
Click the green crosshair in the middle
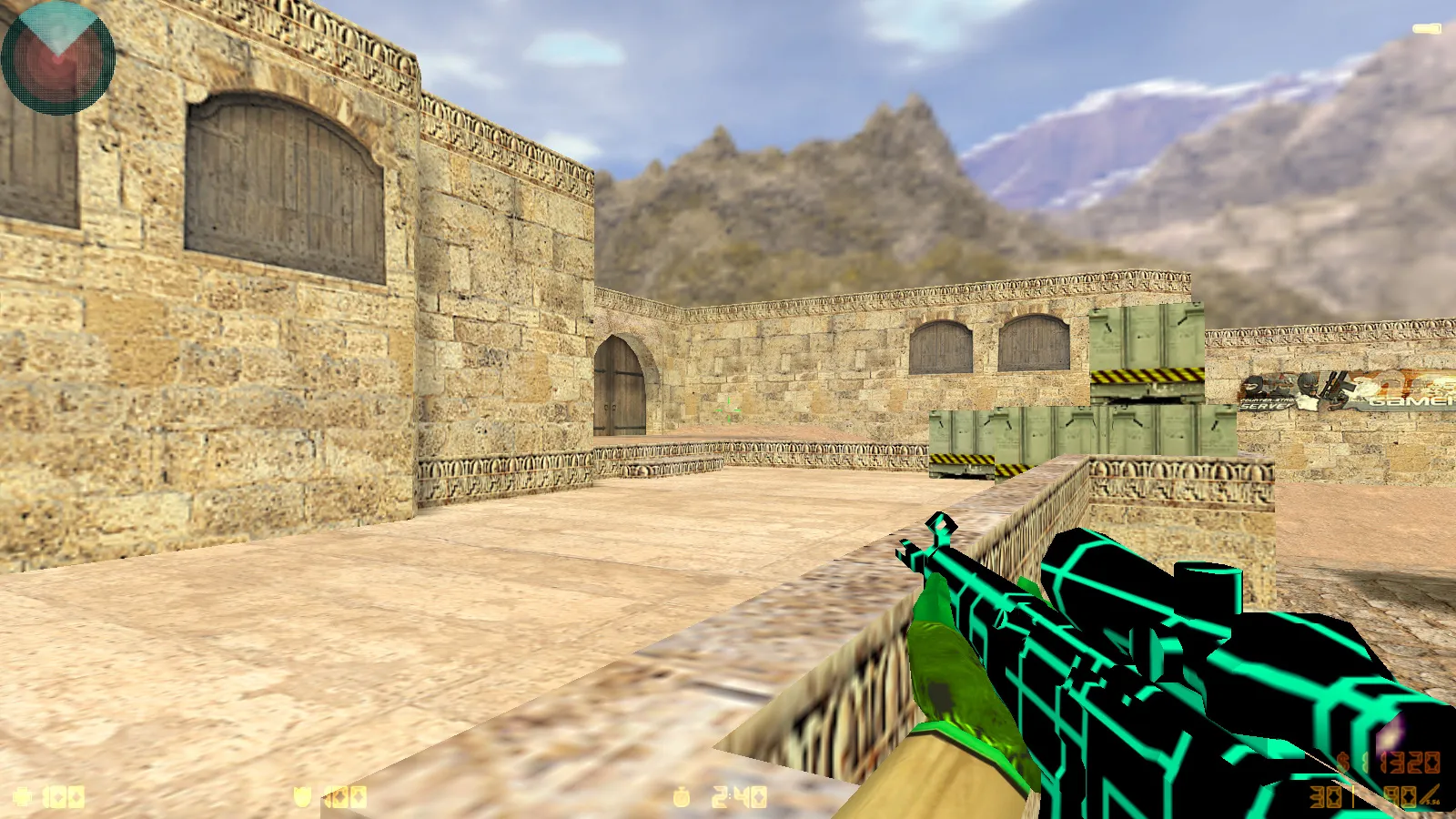click(728, 410)
